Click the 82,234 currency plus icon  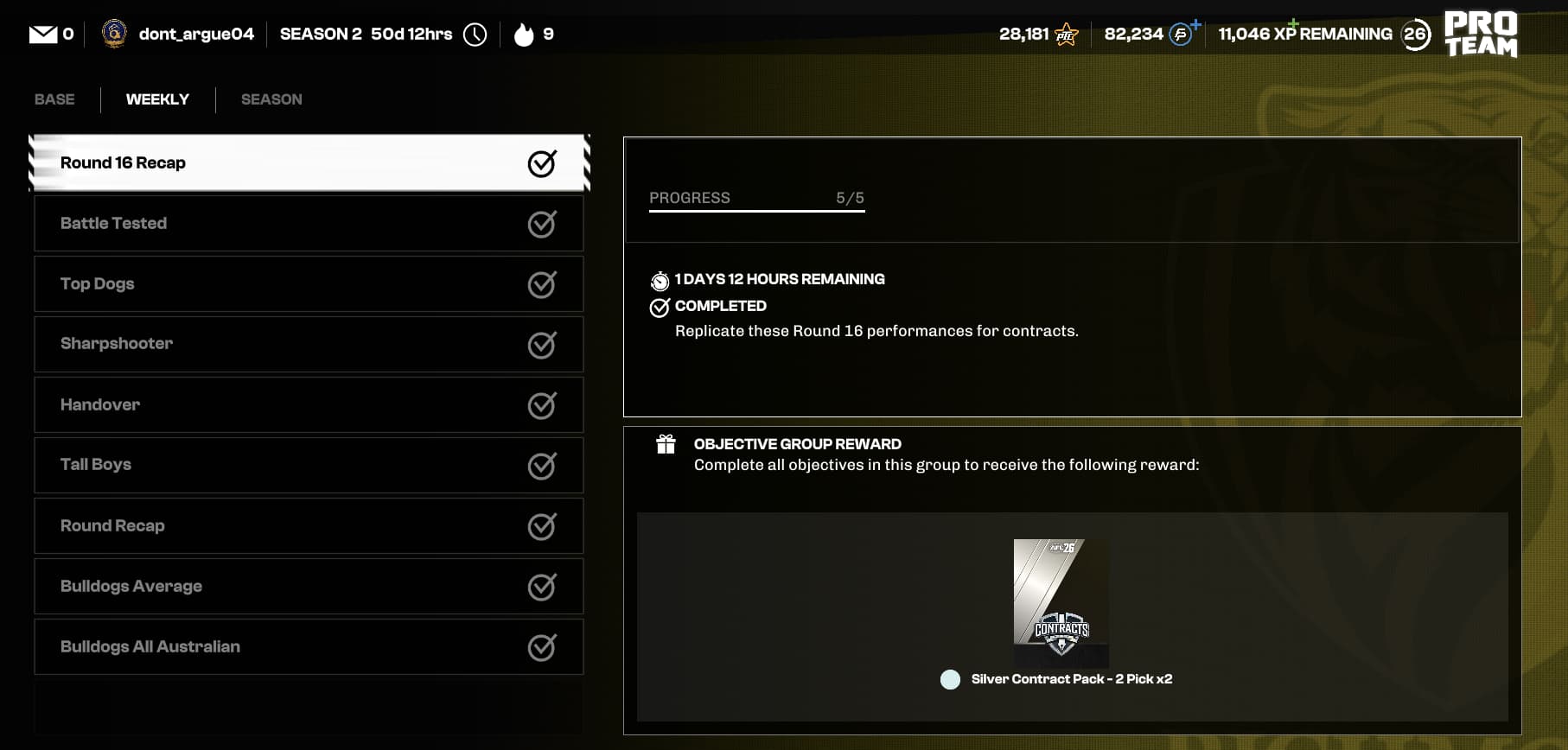[1195, 24]
